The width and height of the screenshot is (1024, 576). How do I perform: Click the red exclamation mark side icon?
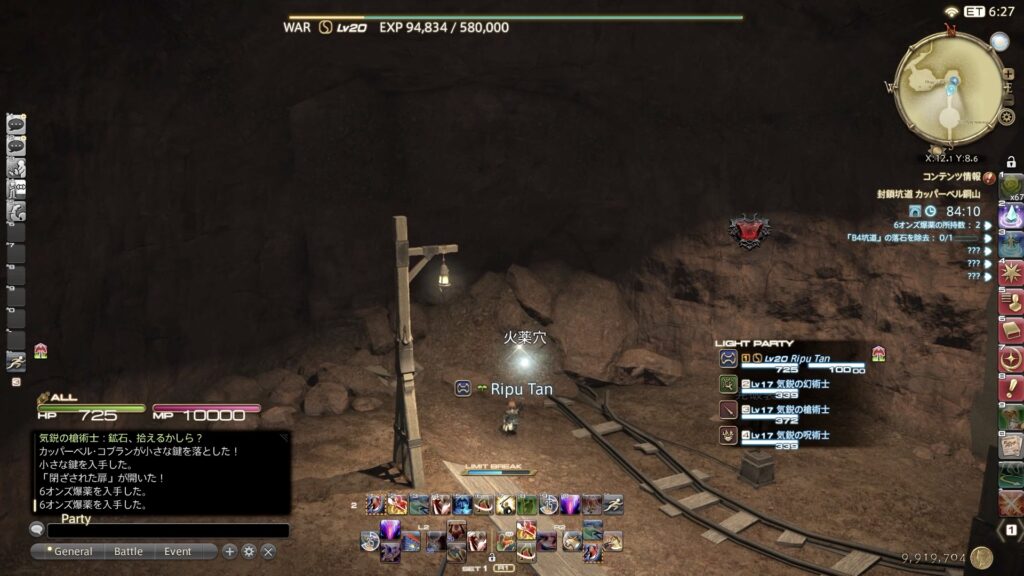coord(1011,388)
